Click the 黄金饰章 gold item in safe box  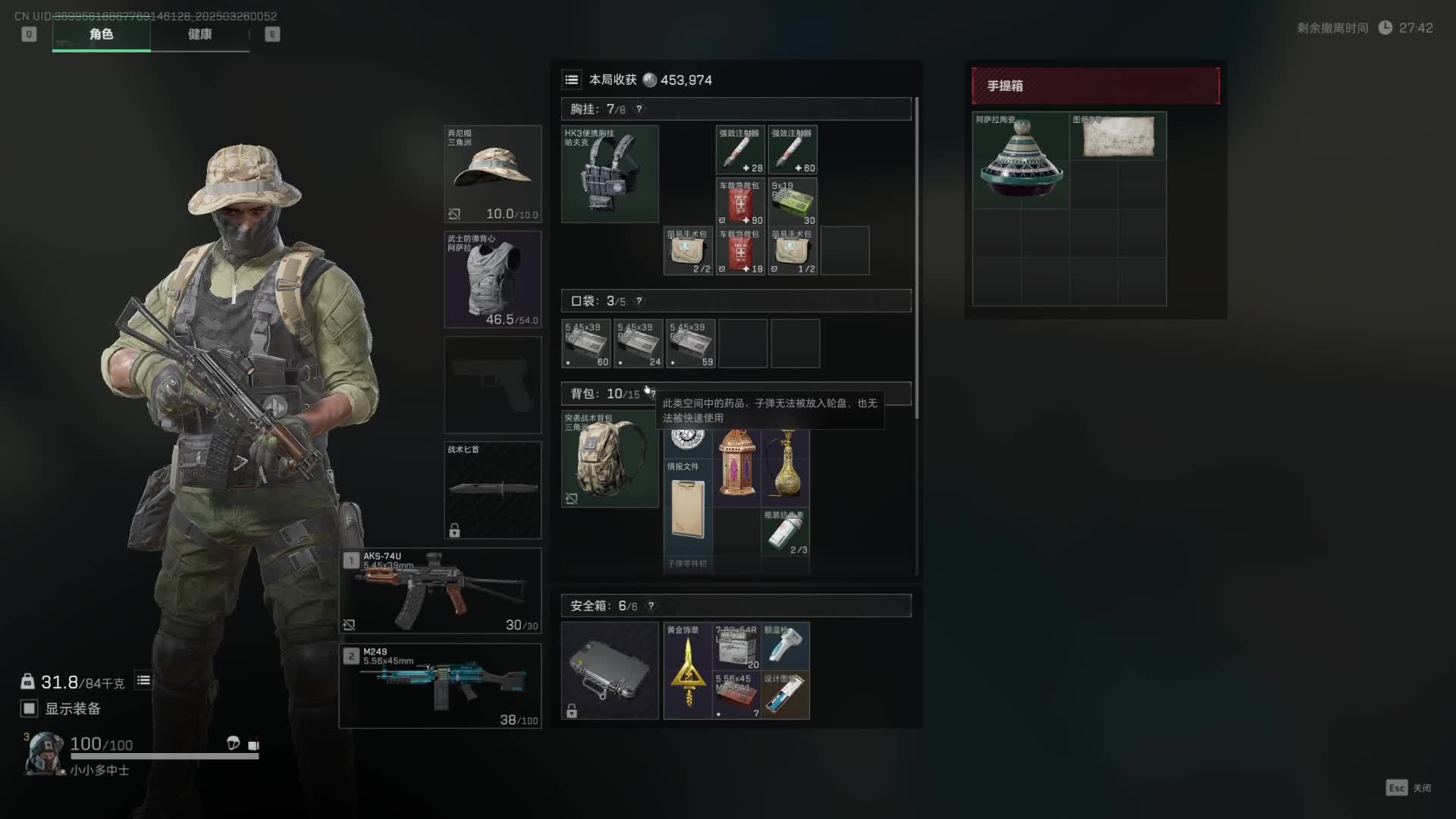coord(688,671)
